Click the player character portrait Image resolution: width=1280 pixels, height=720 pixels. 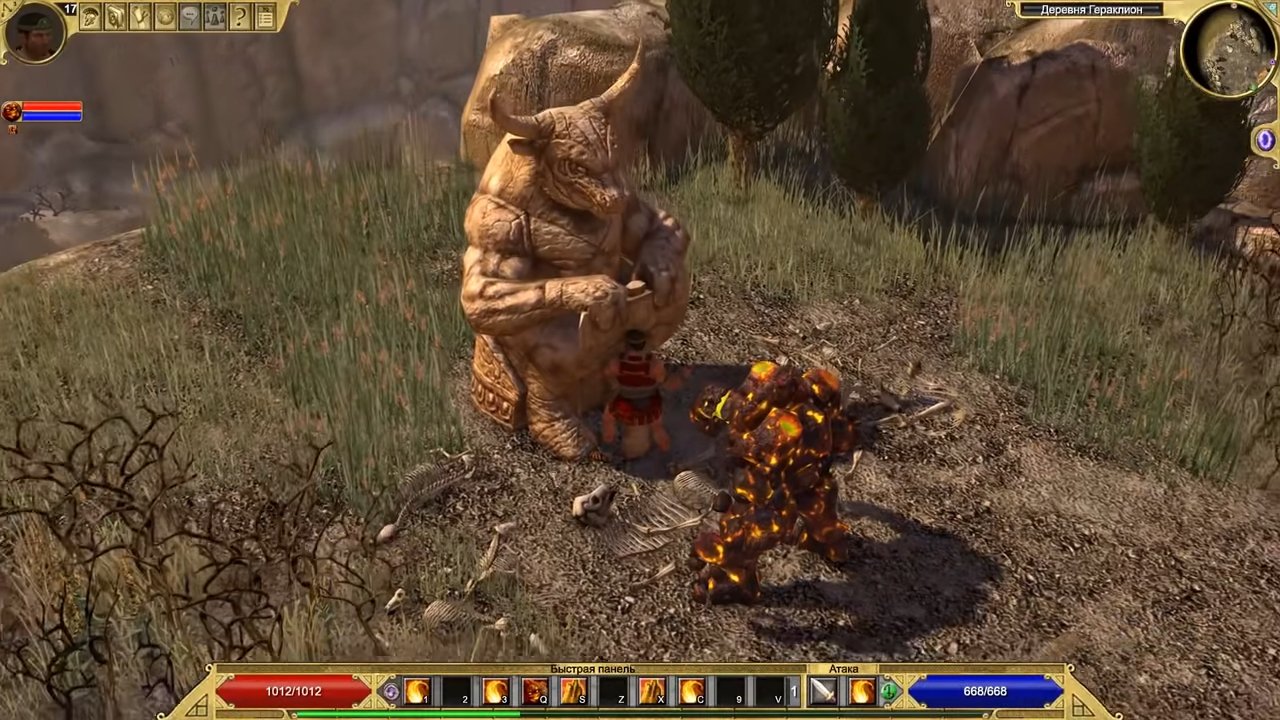(x=35, y=31)
